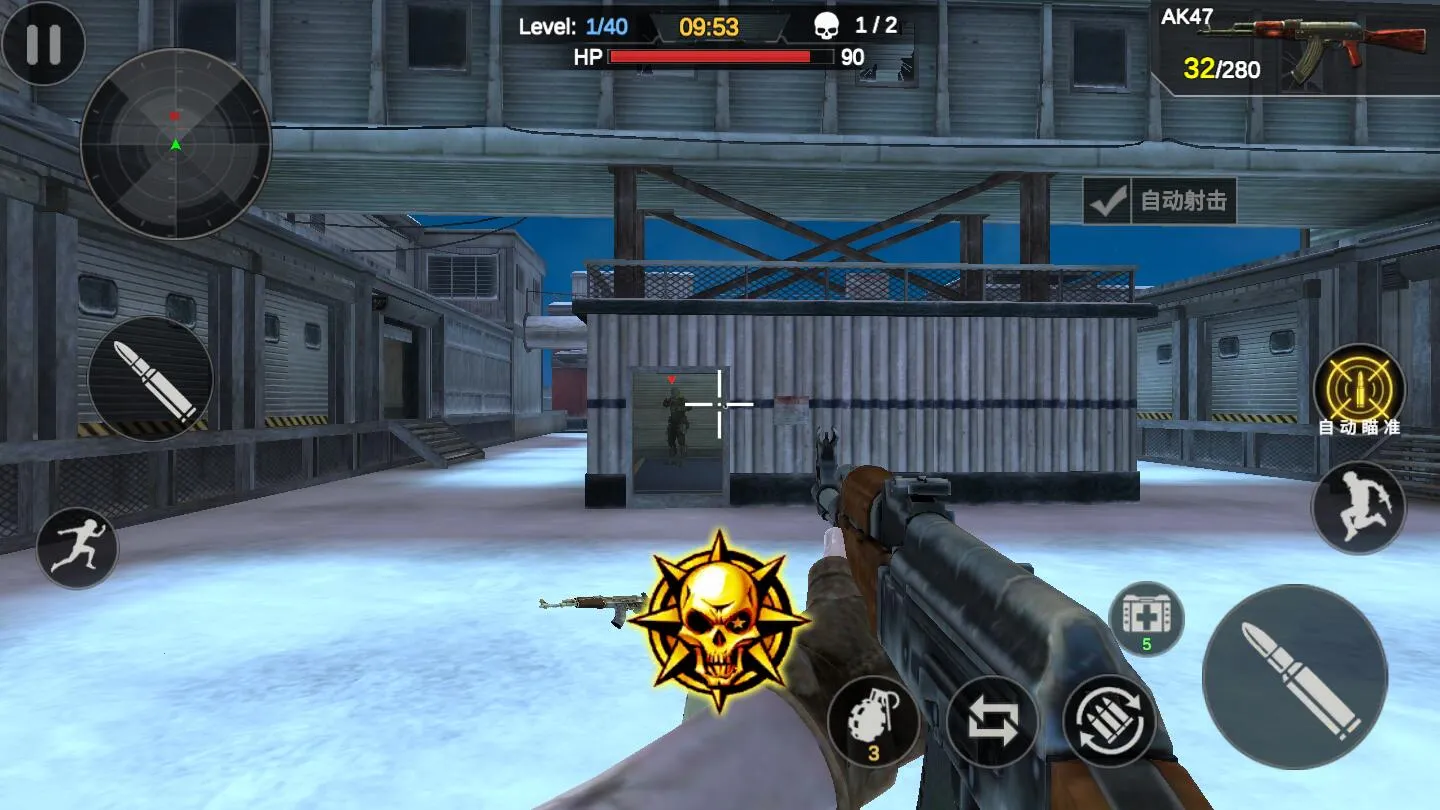Select the AK47 weapon panel
The image size is (1440, 810).
pyautogui.click(x=1296, y=48)
